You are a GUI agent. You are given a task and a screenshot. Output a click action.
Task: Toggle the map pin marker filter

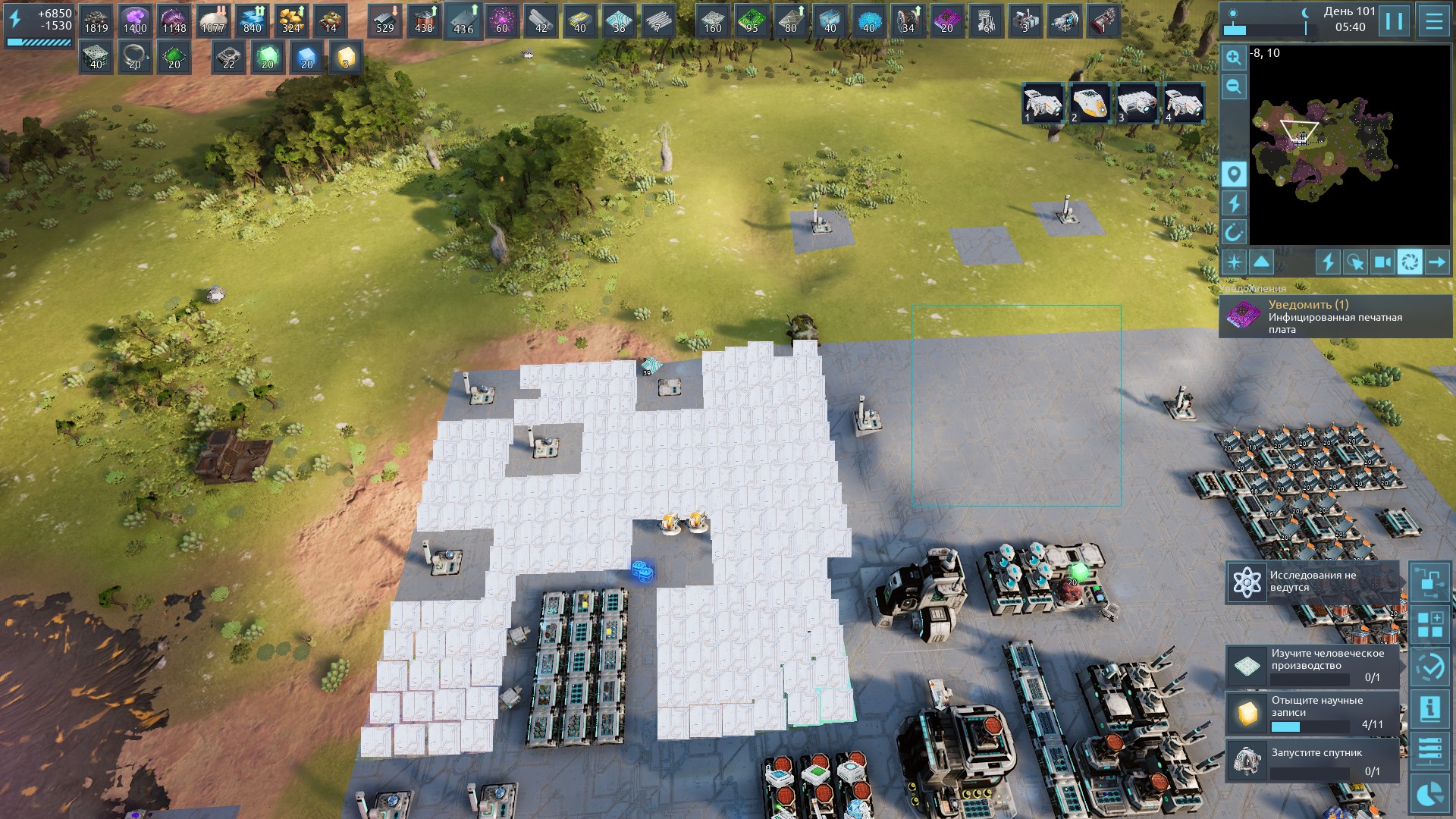point(1234,174)
